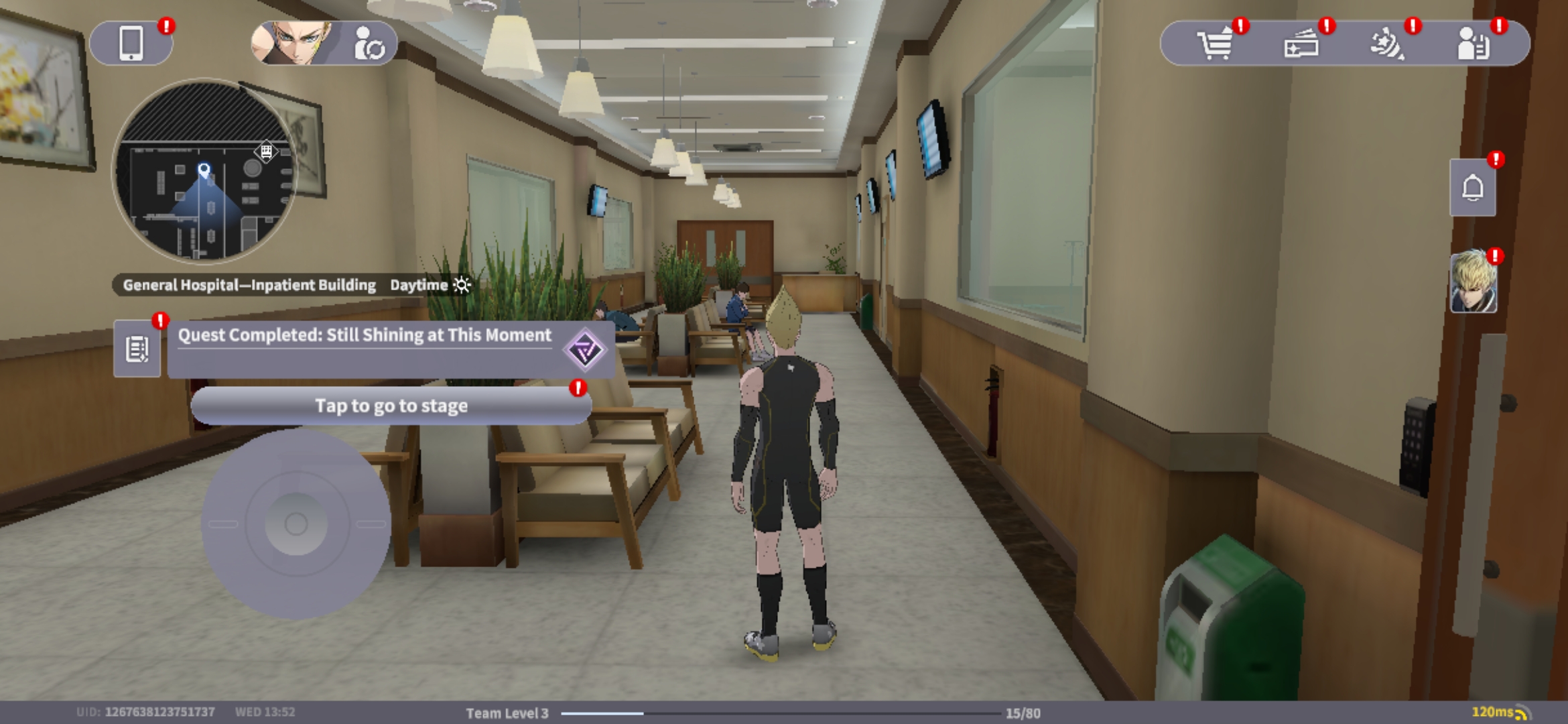The width and height of the screenshot is (1568, 724).
Task: Tap to go to stage
Action: tap(391, 406)
